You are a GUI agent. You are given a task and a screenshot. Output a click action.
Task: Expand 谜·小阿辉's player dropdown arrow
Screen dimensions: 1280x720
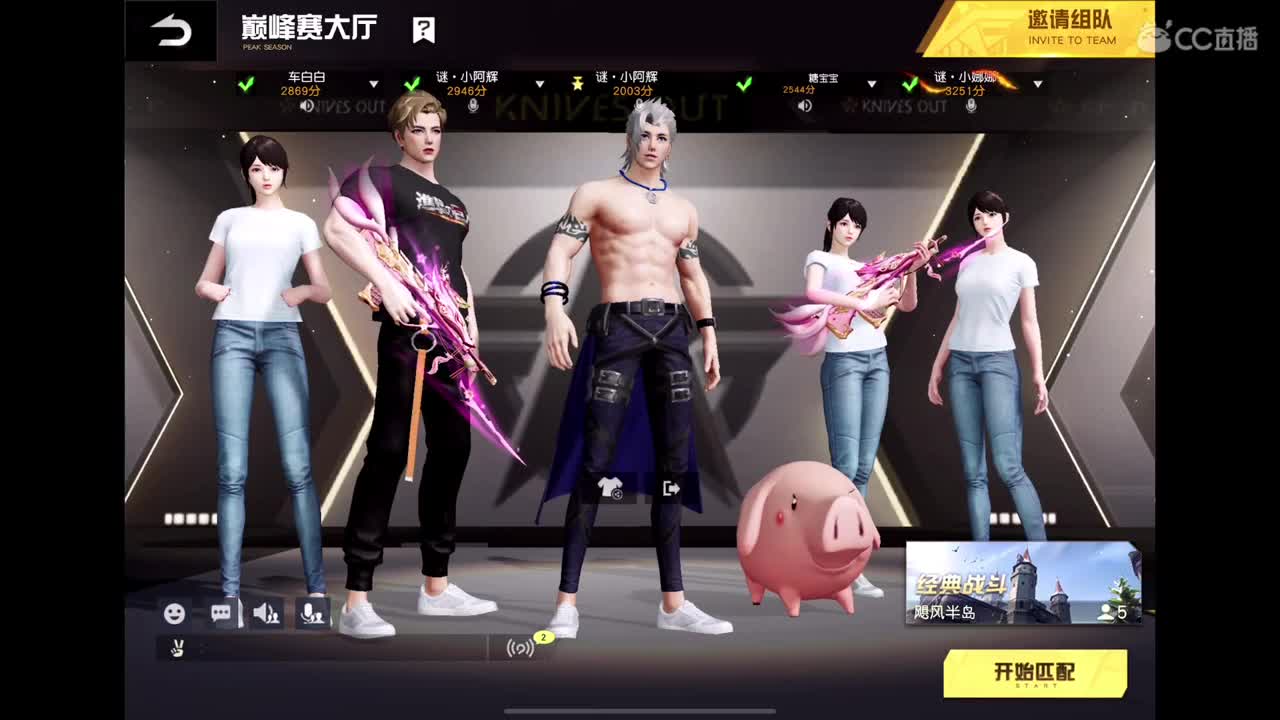pos(540,84)
